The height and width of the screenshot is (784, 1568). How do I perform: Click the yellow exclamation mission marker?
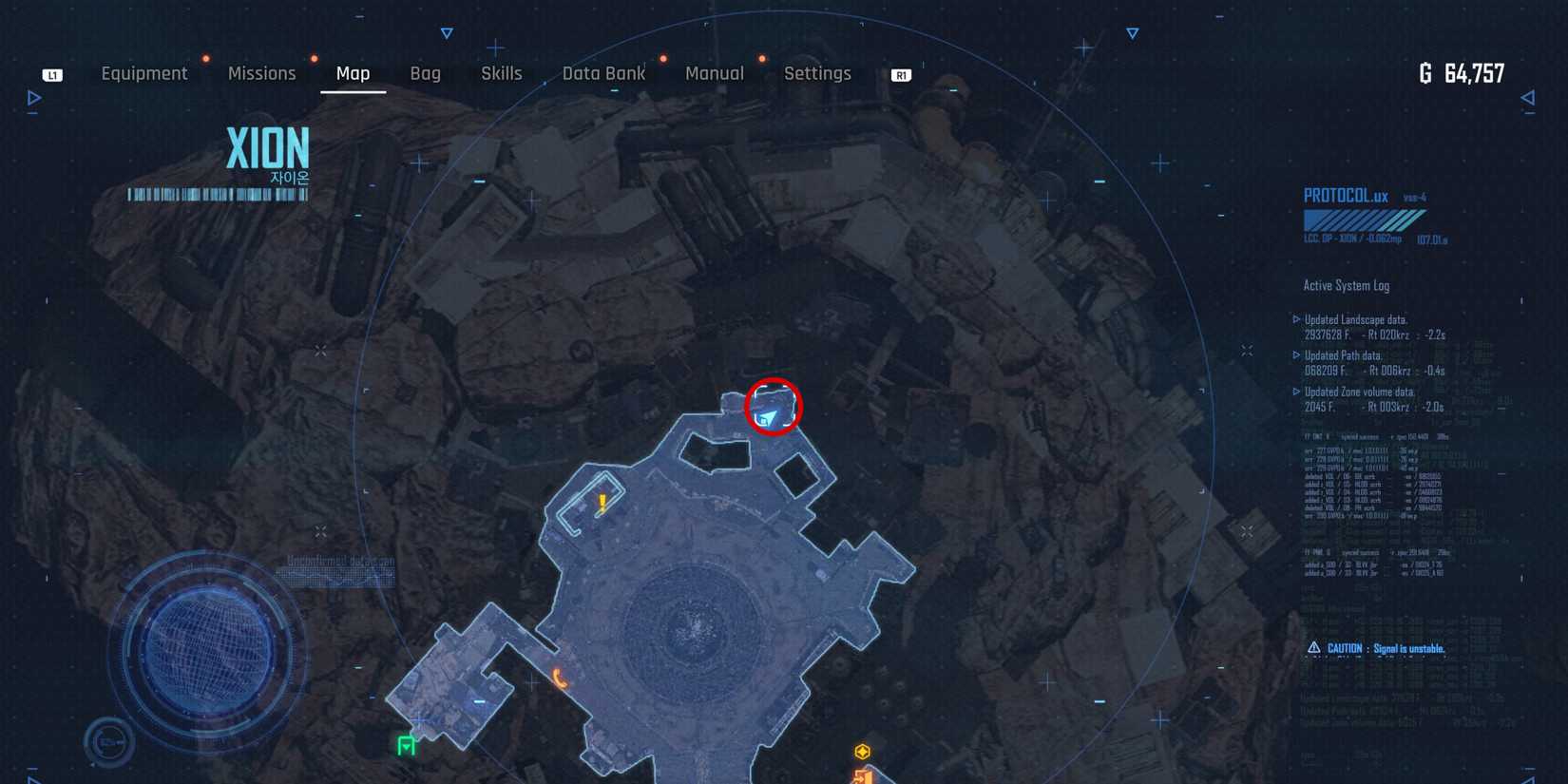602,502
